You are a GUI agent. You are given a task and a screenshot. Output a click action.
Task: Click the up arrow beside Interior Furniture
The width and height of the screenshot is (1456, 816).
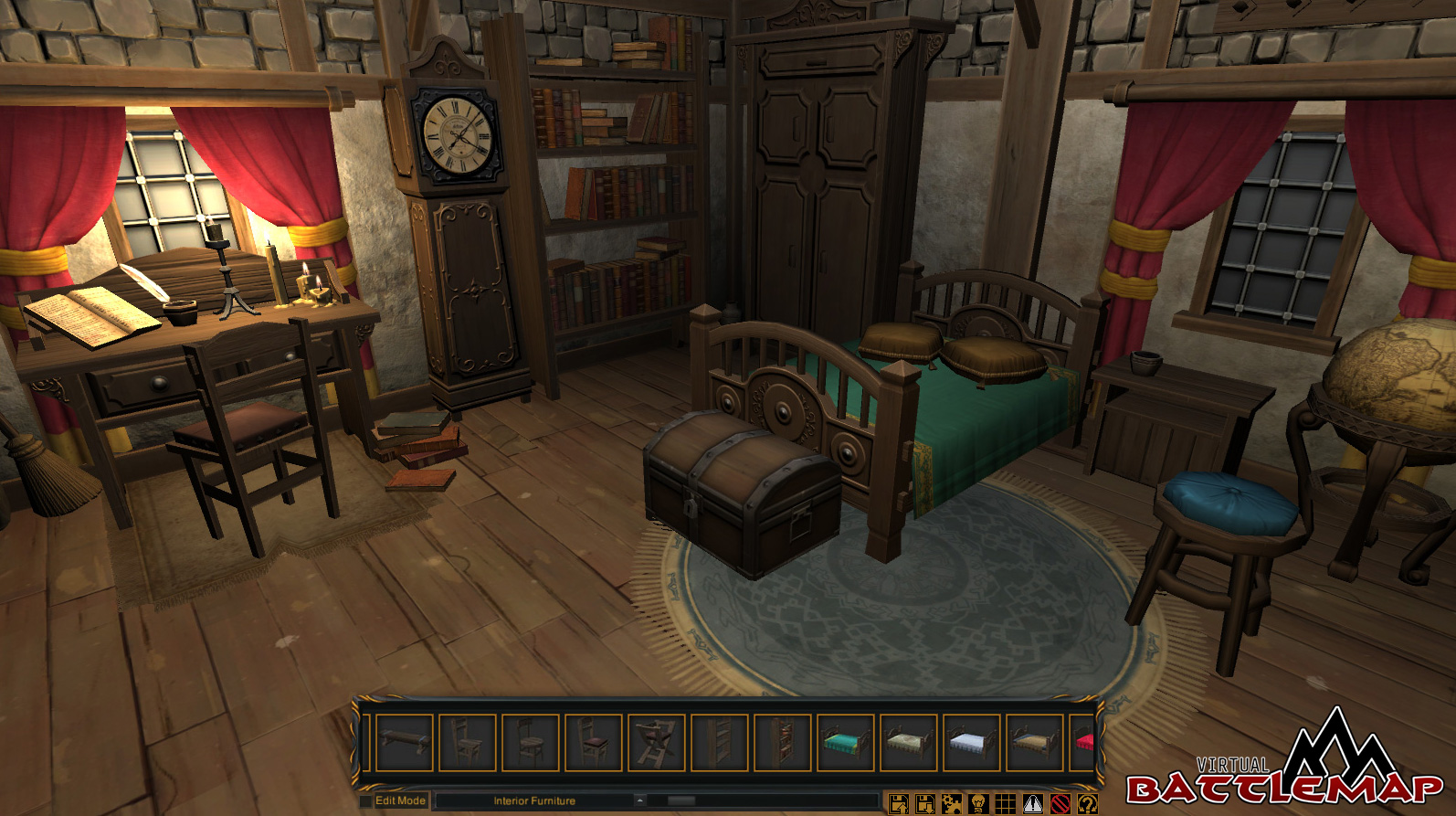point(639,800)
